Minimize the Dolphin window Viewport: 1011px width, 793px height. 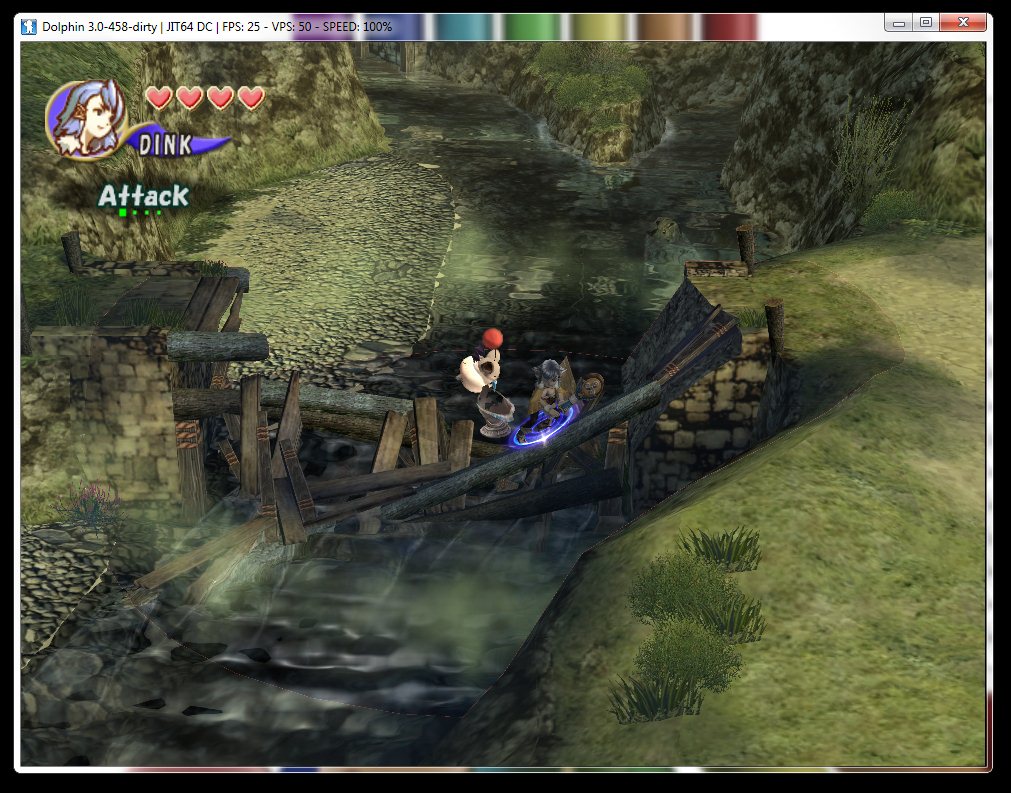pyautogui.click(x=899, y=22)
